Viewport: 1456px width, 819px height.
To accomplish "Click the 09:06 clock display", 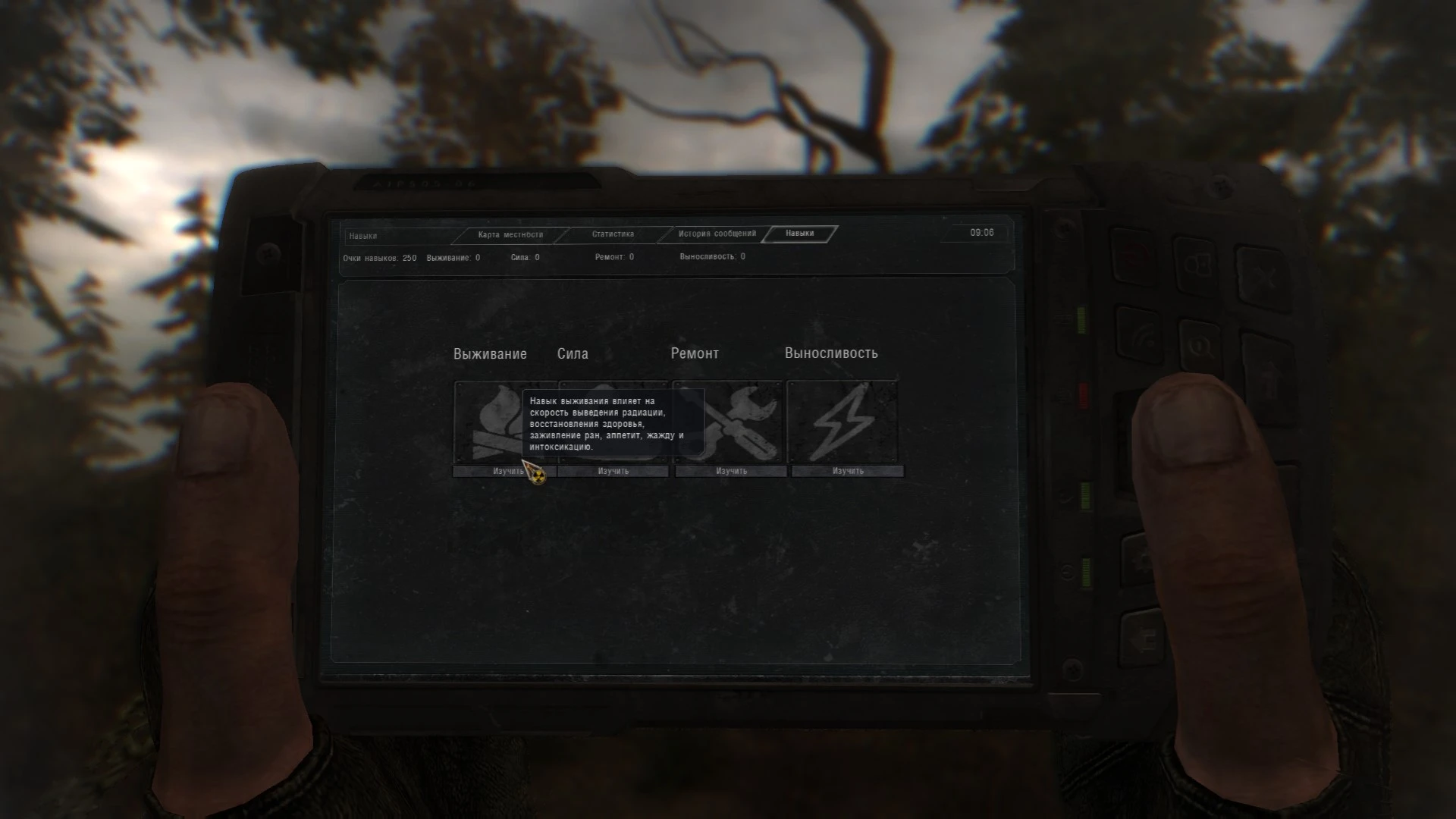I will coord(982,234).
